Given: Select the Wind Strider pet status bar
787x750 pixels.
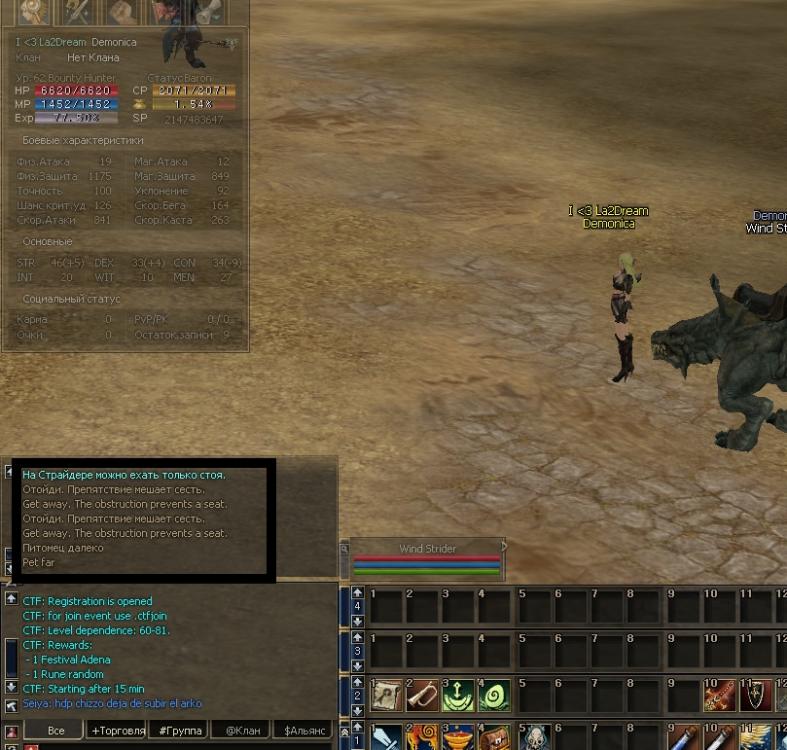Looking at the screenshot, I should 424,561.
